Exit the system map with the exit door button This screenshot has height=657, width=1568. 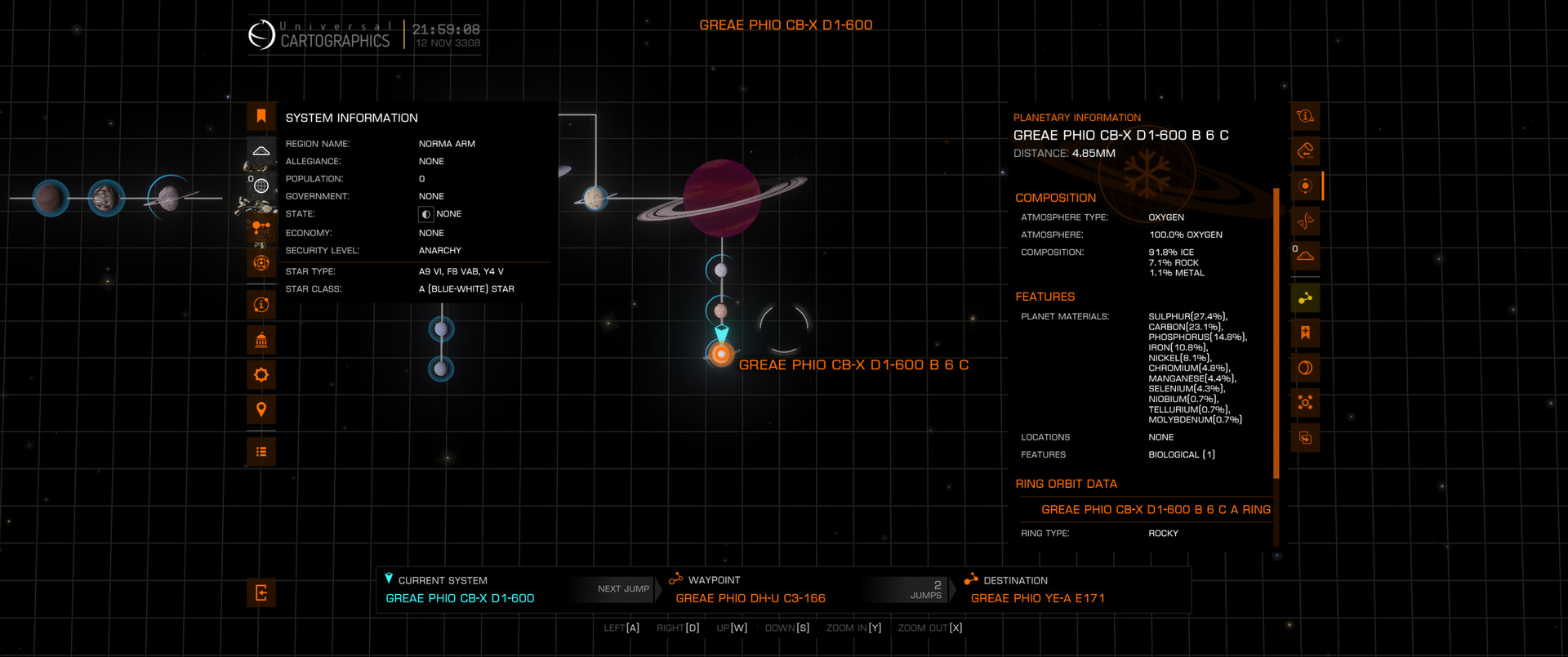tap(261, 593)
